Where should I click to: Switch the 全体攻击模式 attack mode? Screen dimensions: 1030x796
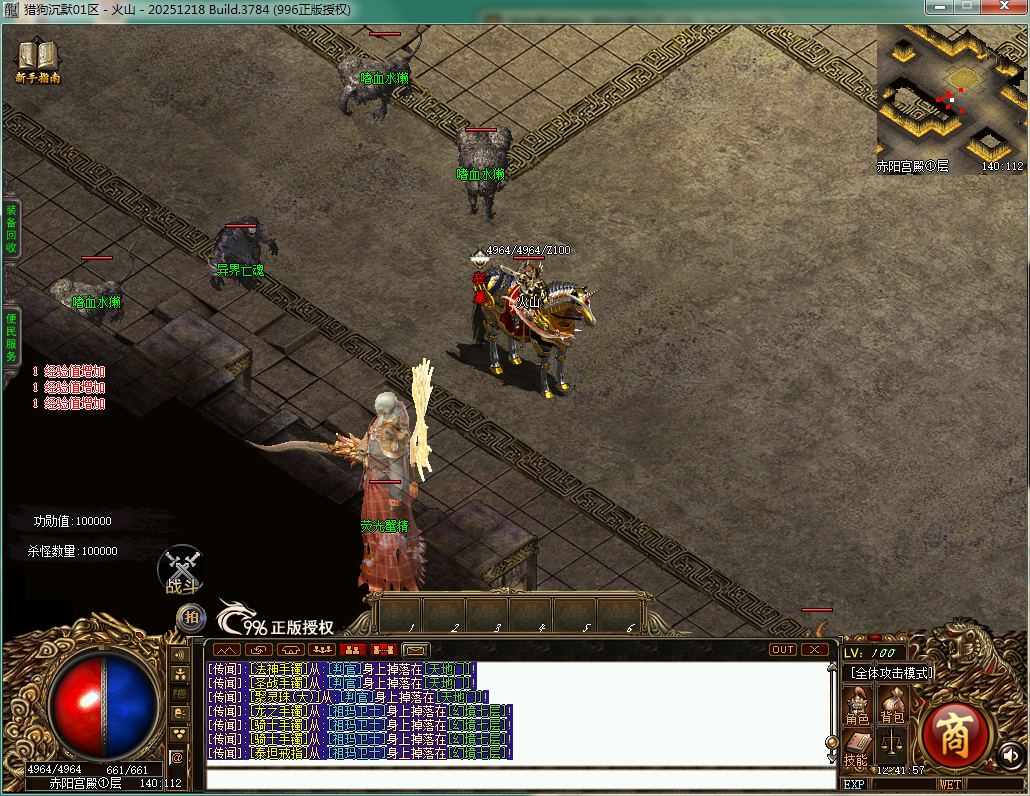pos(889,673)
